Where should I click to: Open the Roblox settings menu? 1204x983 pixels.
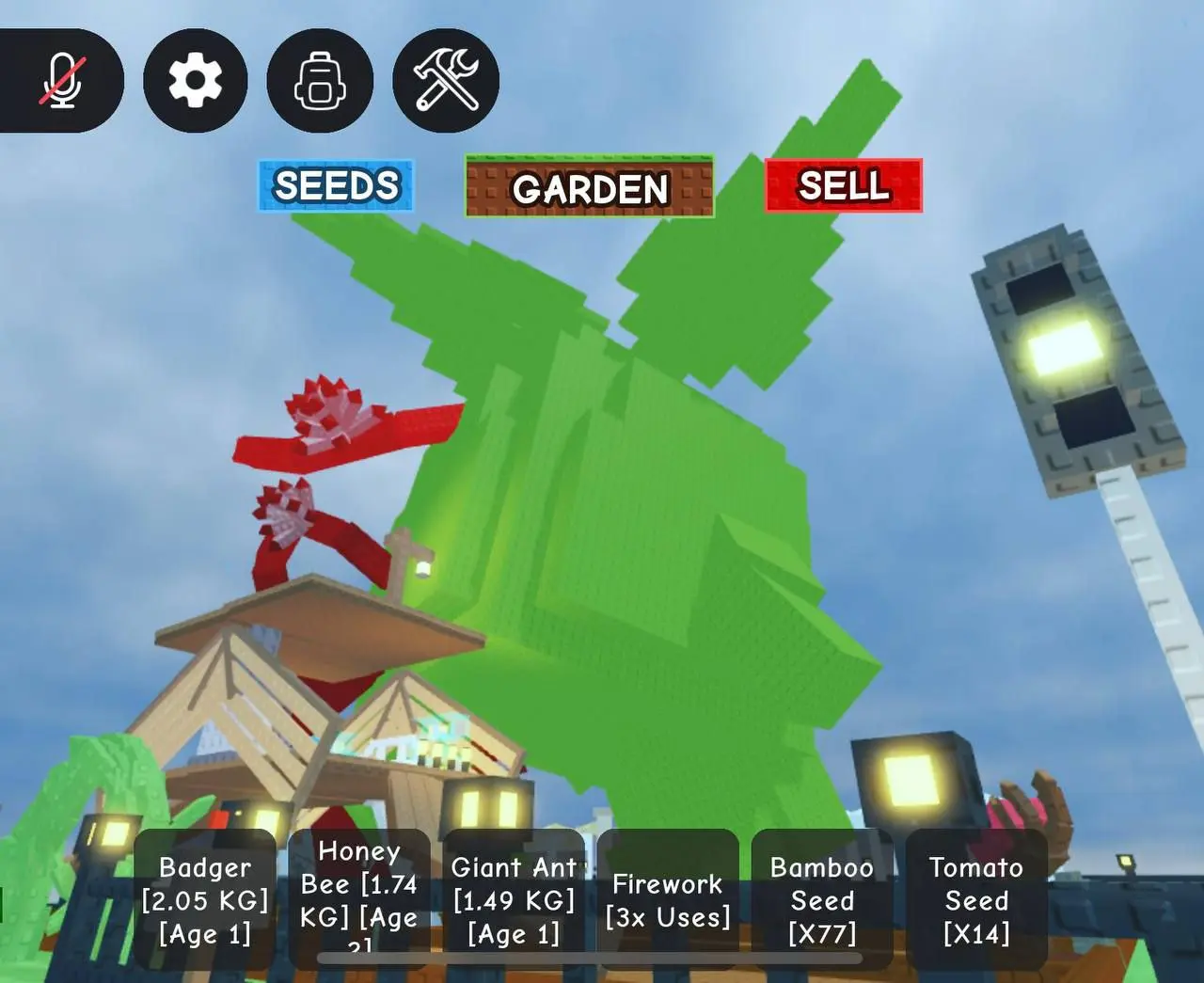click(x=195, y=79)
